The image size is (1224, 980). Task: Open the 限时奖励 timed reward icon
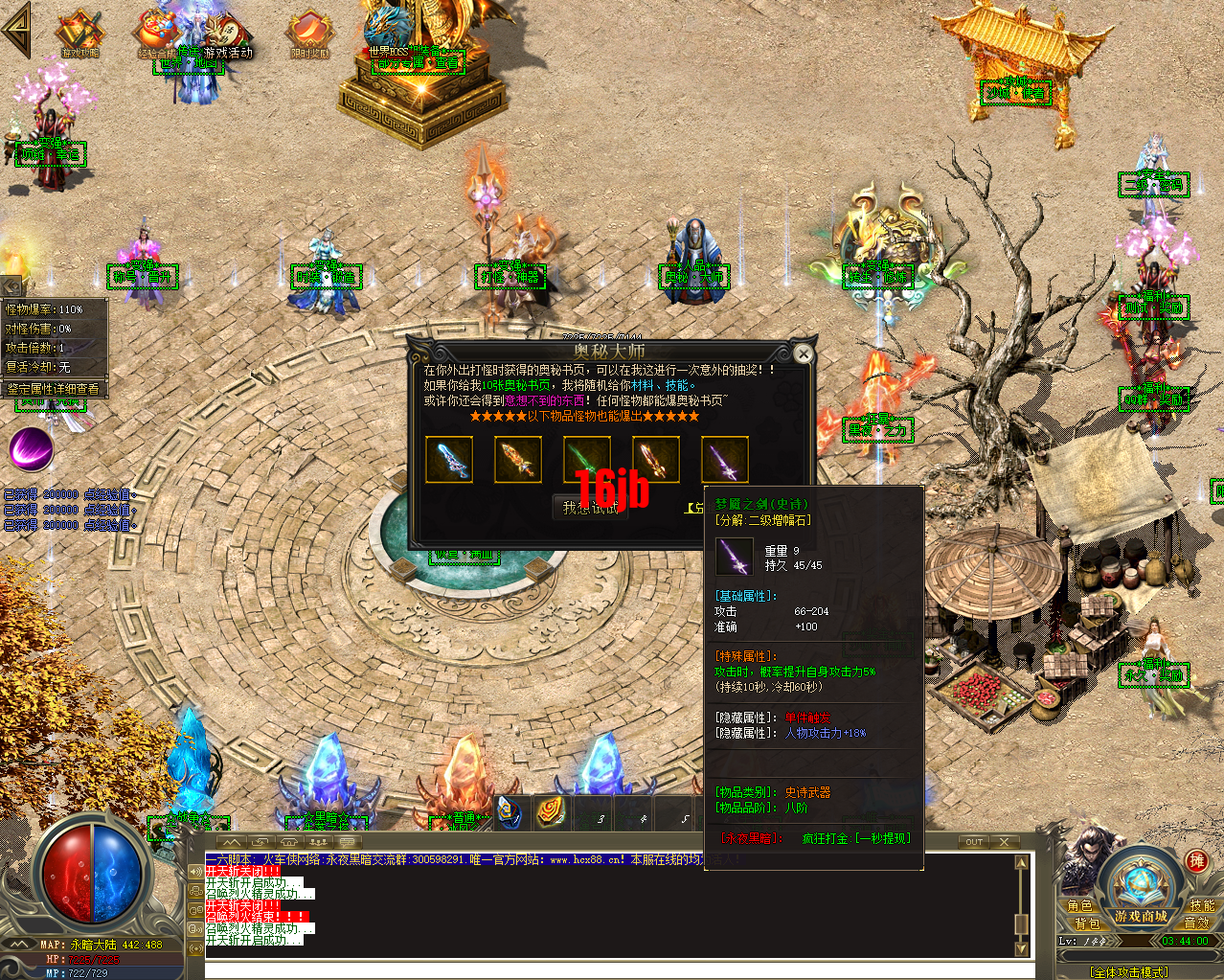click(x=309, y=35)
